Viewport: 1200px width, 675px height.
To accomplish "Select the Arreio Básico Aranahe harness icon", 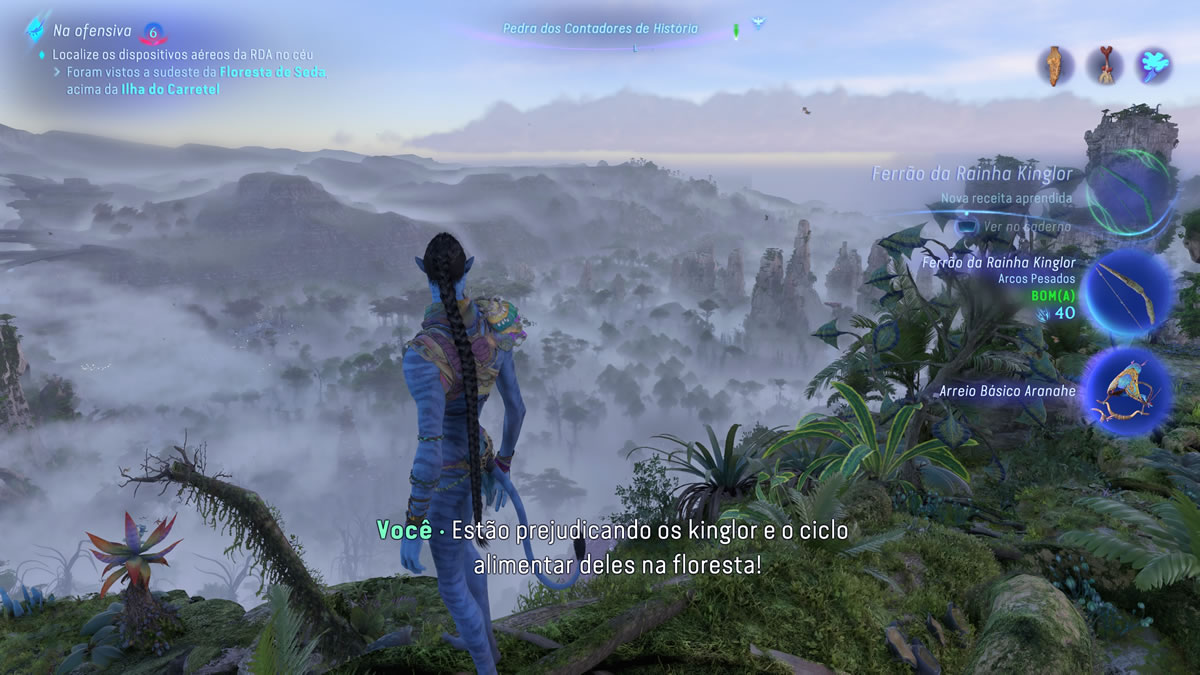I will pos(1129,391).
